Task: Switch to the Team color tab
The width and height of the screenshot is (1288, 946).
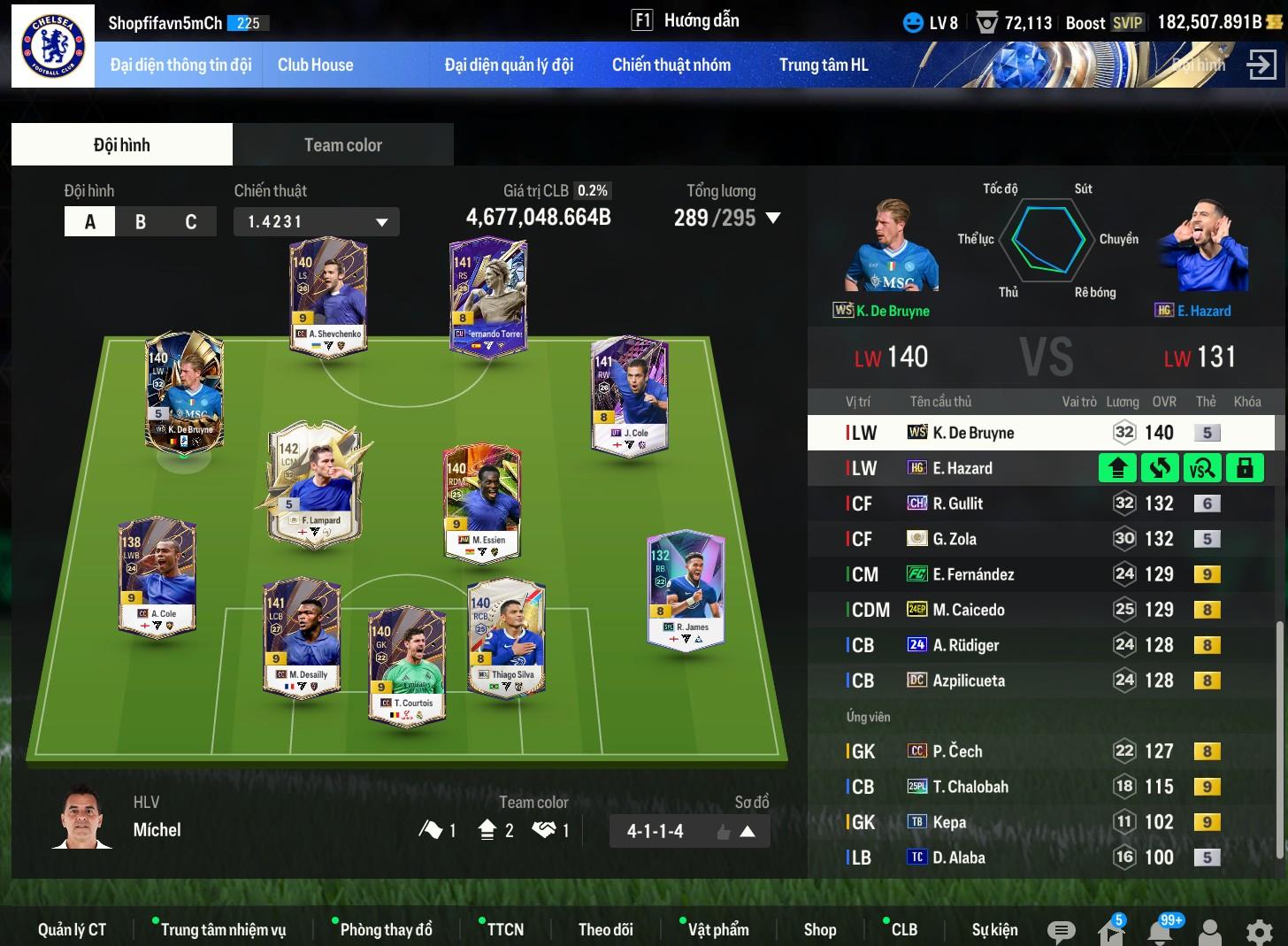Action: (x=342, y=145)
